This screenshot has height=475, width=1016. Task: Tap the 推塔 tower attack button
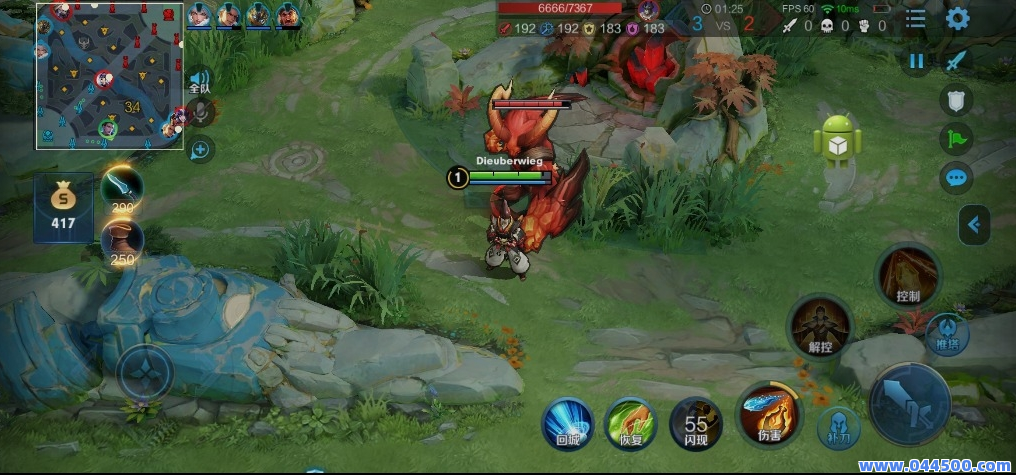pos(946,332)
